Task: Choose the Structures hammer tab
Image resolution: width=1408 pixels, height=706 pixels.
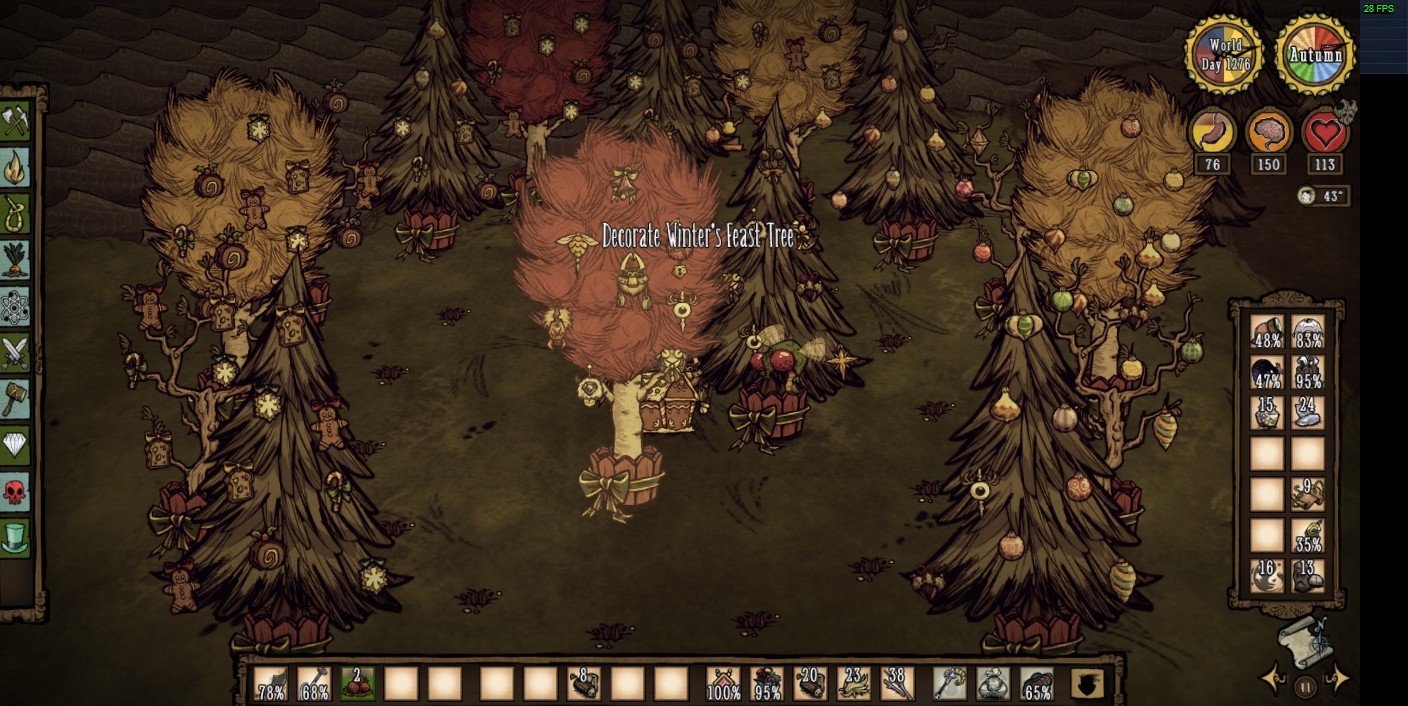Action: coord(16,399)
